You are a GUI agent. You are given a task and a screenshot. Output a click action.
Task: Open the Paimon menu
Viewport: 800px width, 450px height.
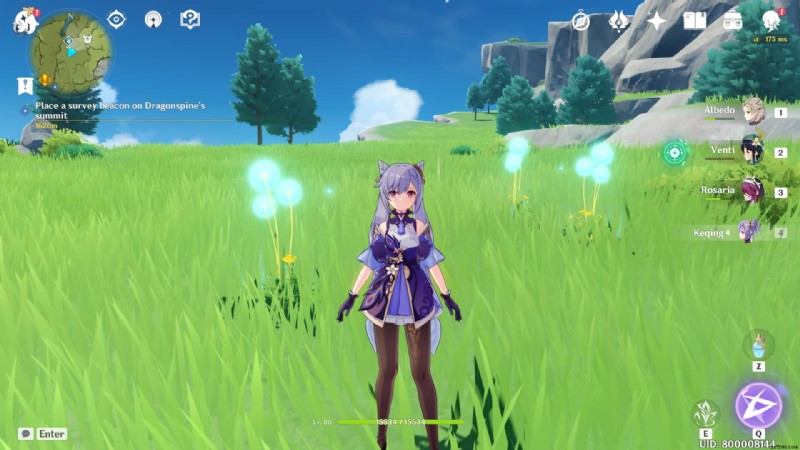pyautogui.click(x=24, y=20)
